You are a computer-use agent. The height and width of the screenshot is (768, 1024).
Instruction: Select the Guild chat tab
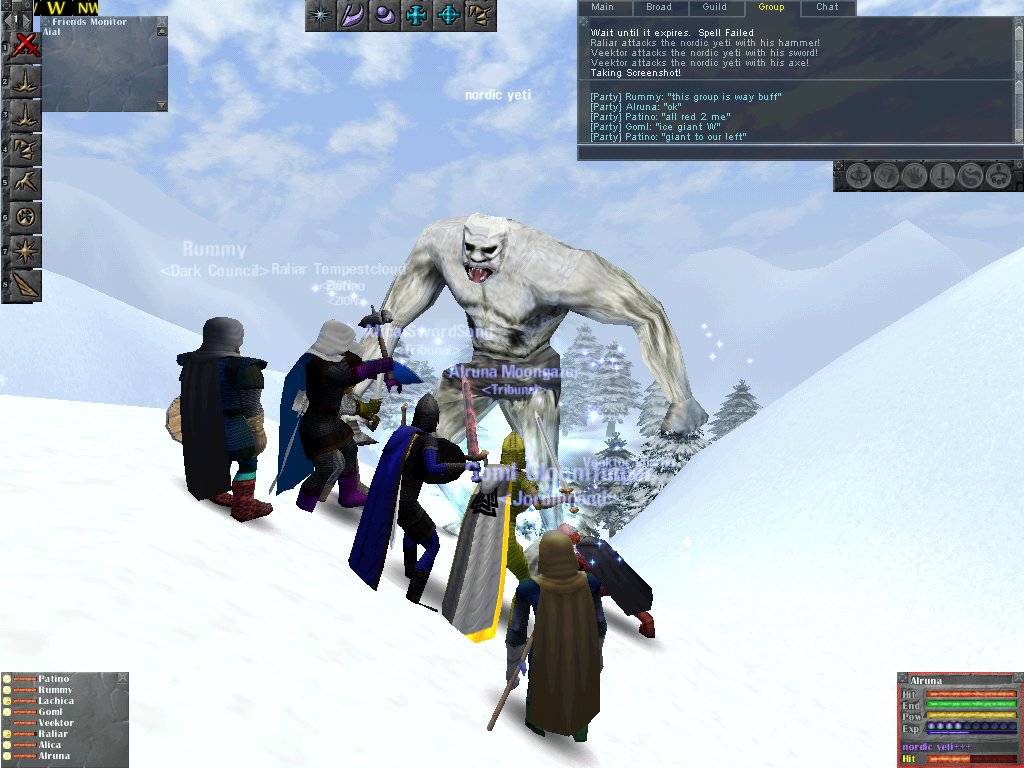[714, 7]
